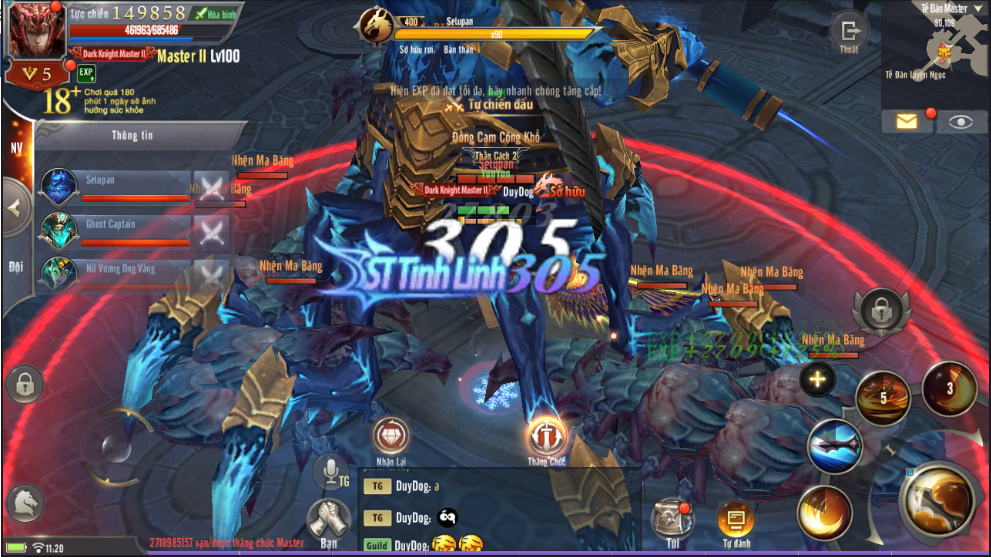Leave the dungeon with Thoát button

[849, 34]
